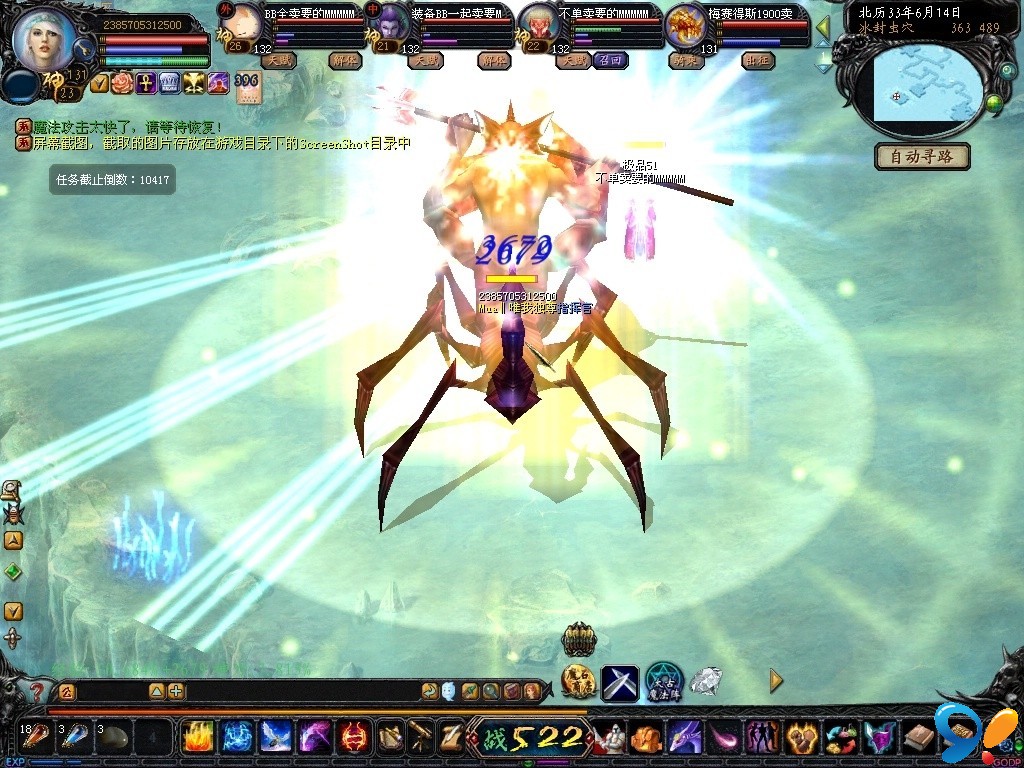Use the blue potion slot with 3 charges
The image size is (1024, 768).
coord(76,737)
